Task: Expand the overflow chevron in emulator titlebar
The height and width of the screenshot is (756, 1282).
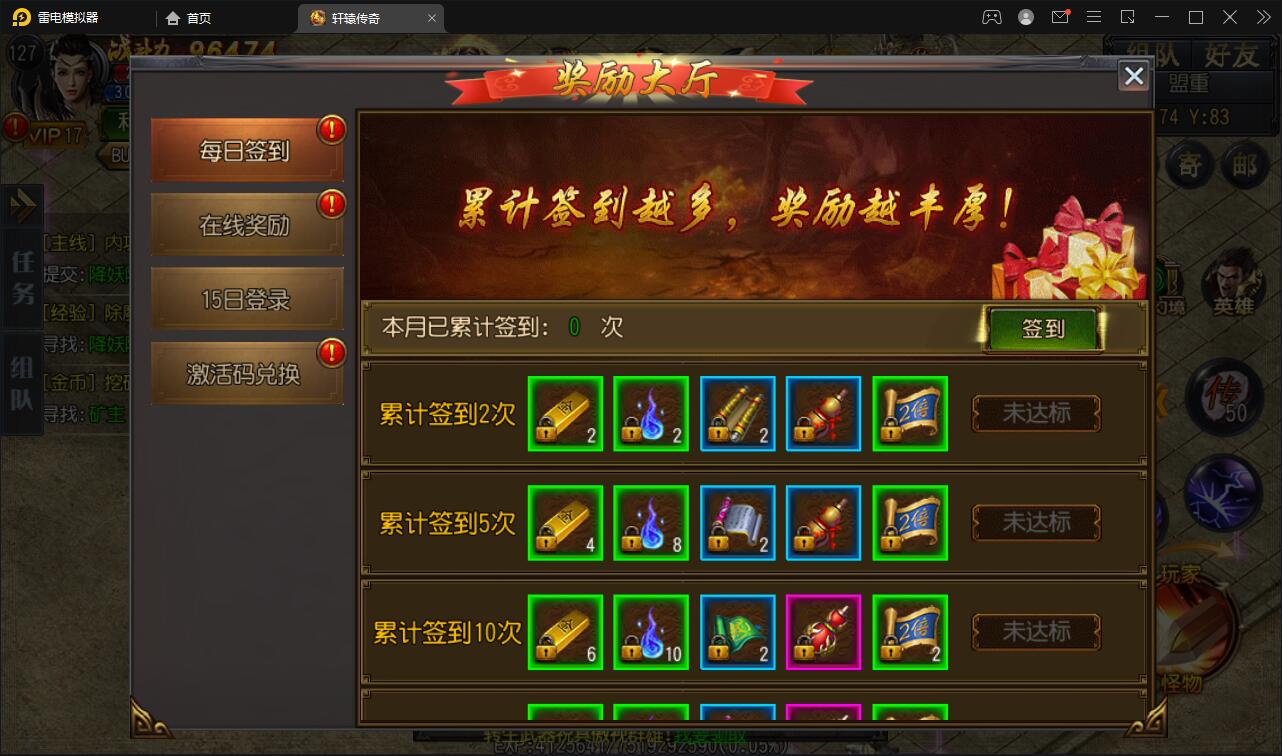Action: tap(1262, 17)
